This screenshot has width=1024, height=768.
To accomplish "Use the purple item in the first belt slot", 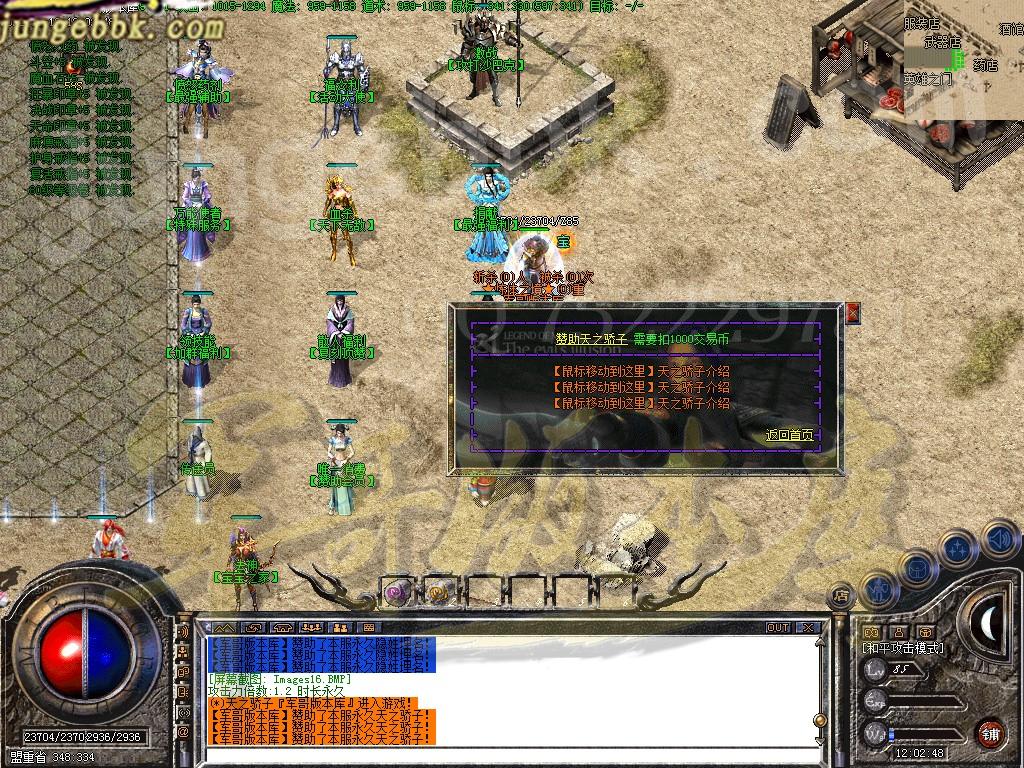I will coord(396,592).
